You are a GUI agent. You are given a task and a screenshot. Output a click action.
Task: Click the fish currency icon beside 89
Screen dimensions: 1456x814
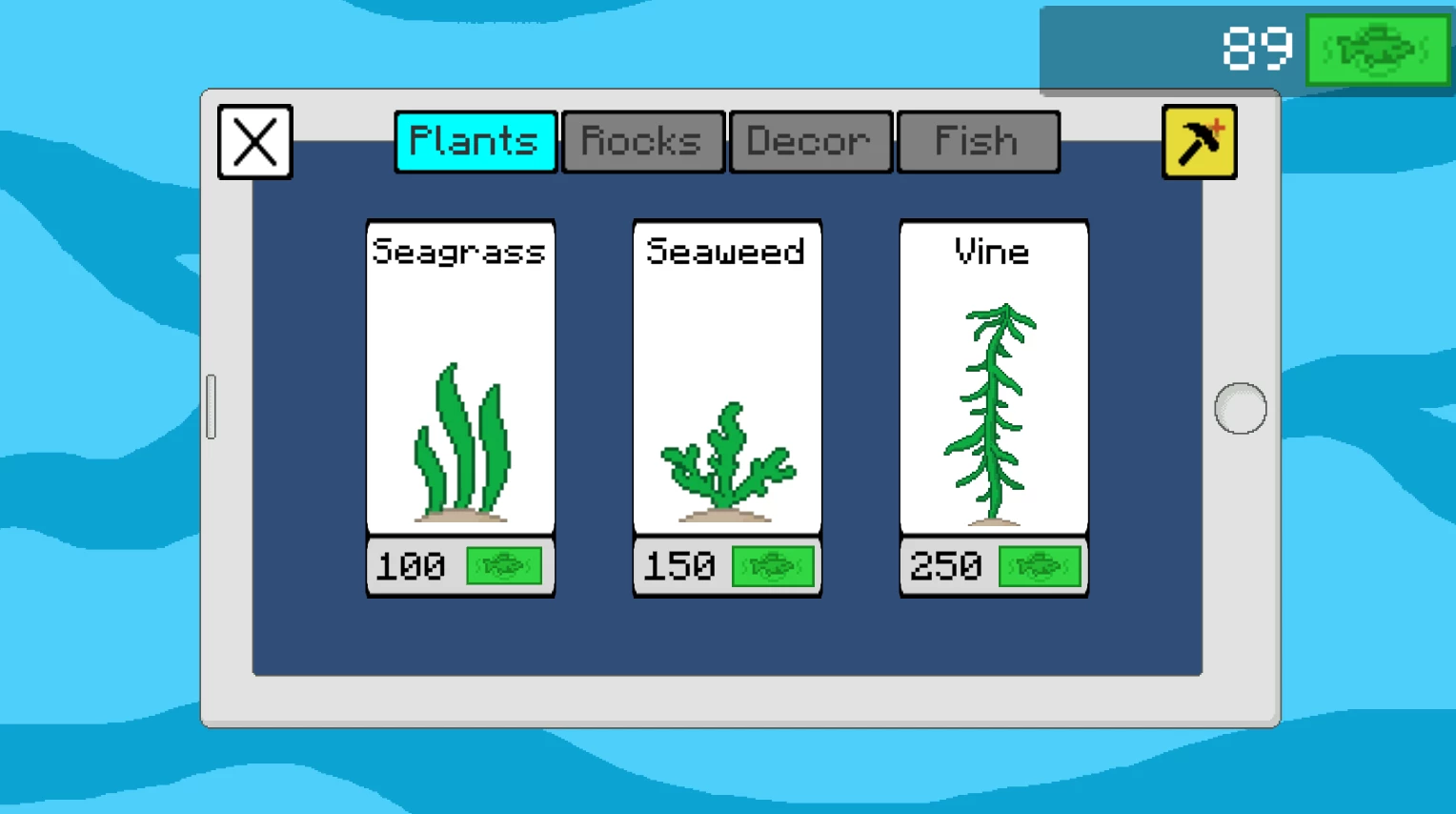click(1376, 51)
